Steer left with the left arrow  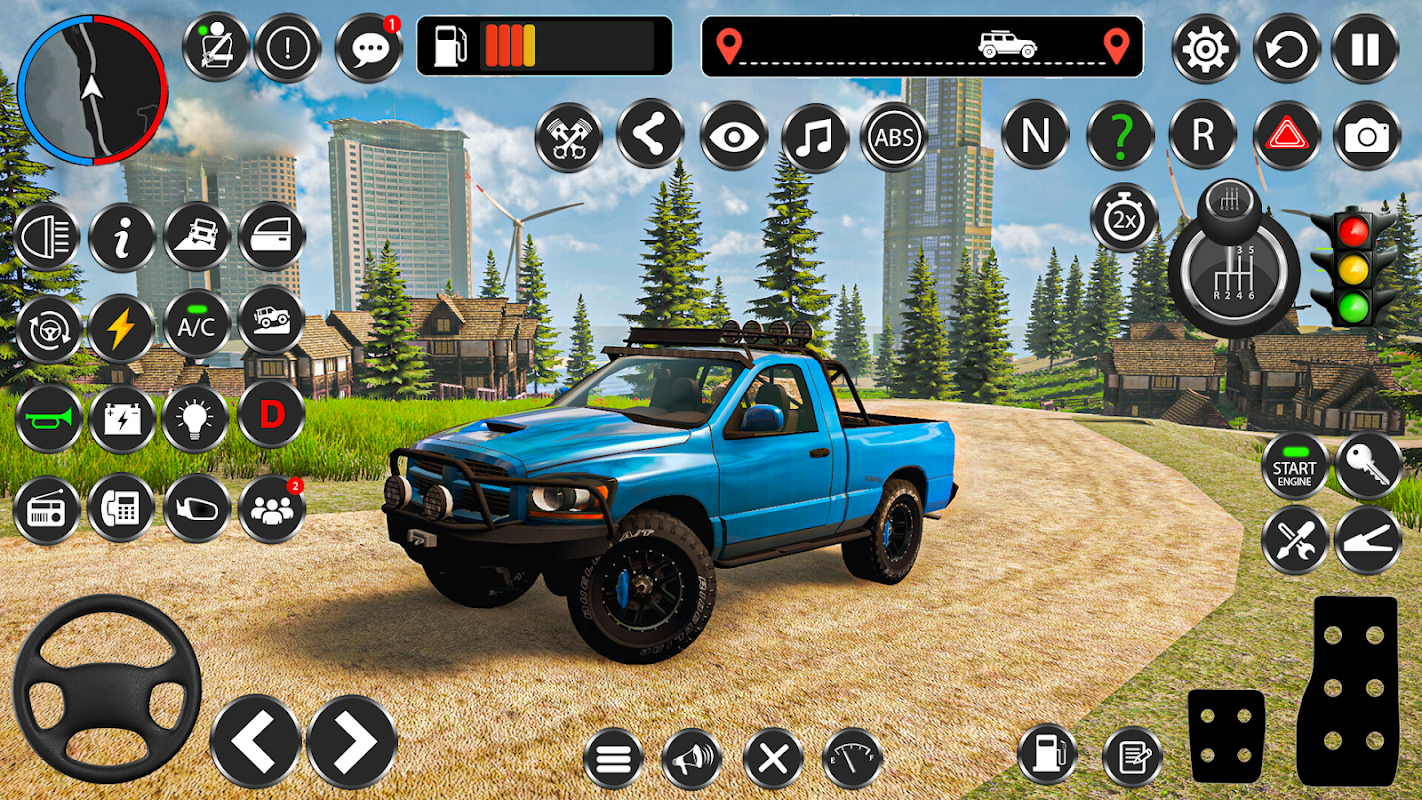click(x=256, y=741)
